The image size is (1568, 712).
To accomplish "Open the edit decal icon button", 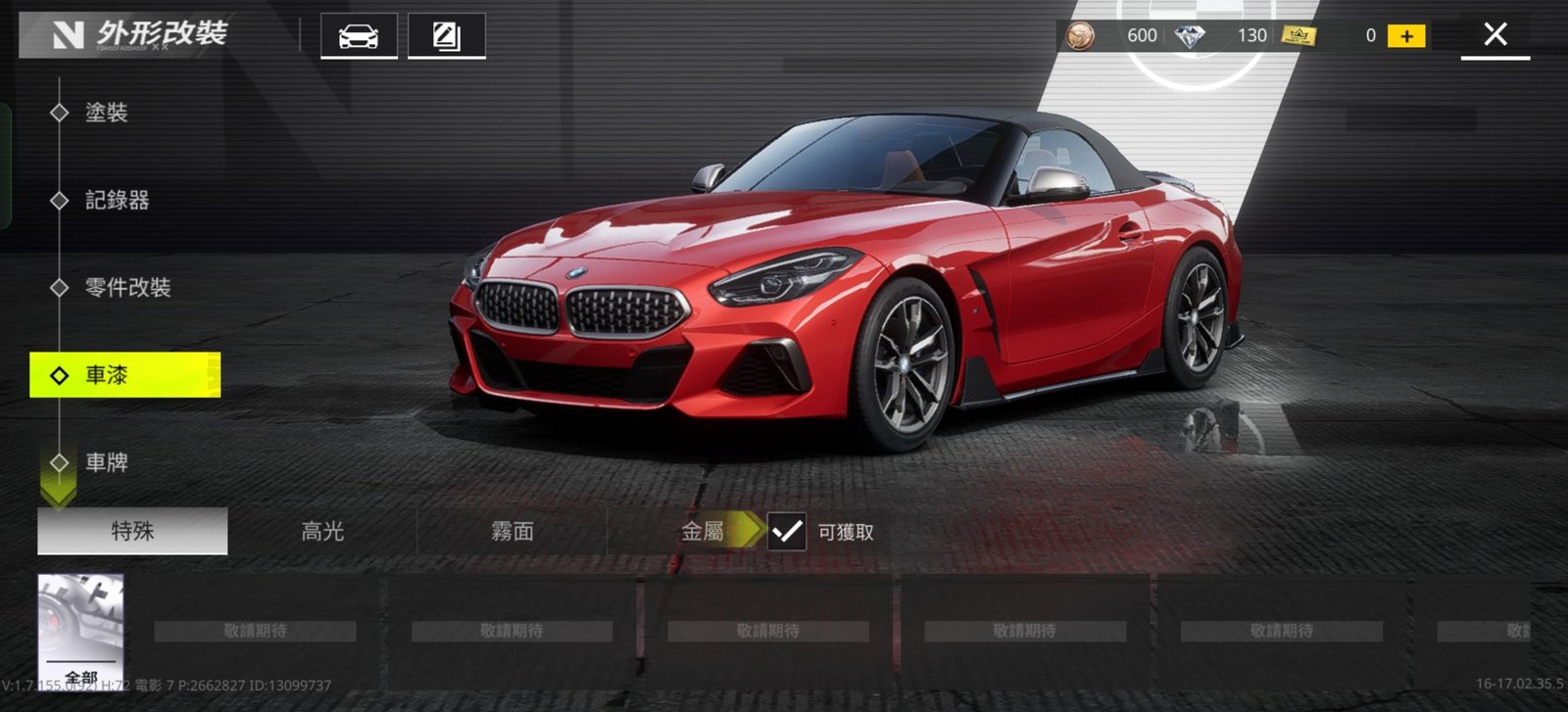I will pos(446,37).
